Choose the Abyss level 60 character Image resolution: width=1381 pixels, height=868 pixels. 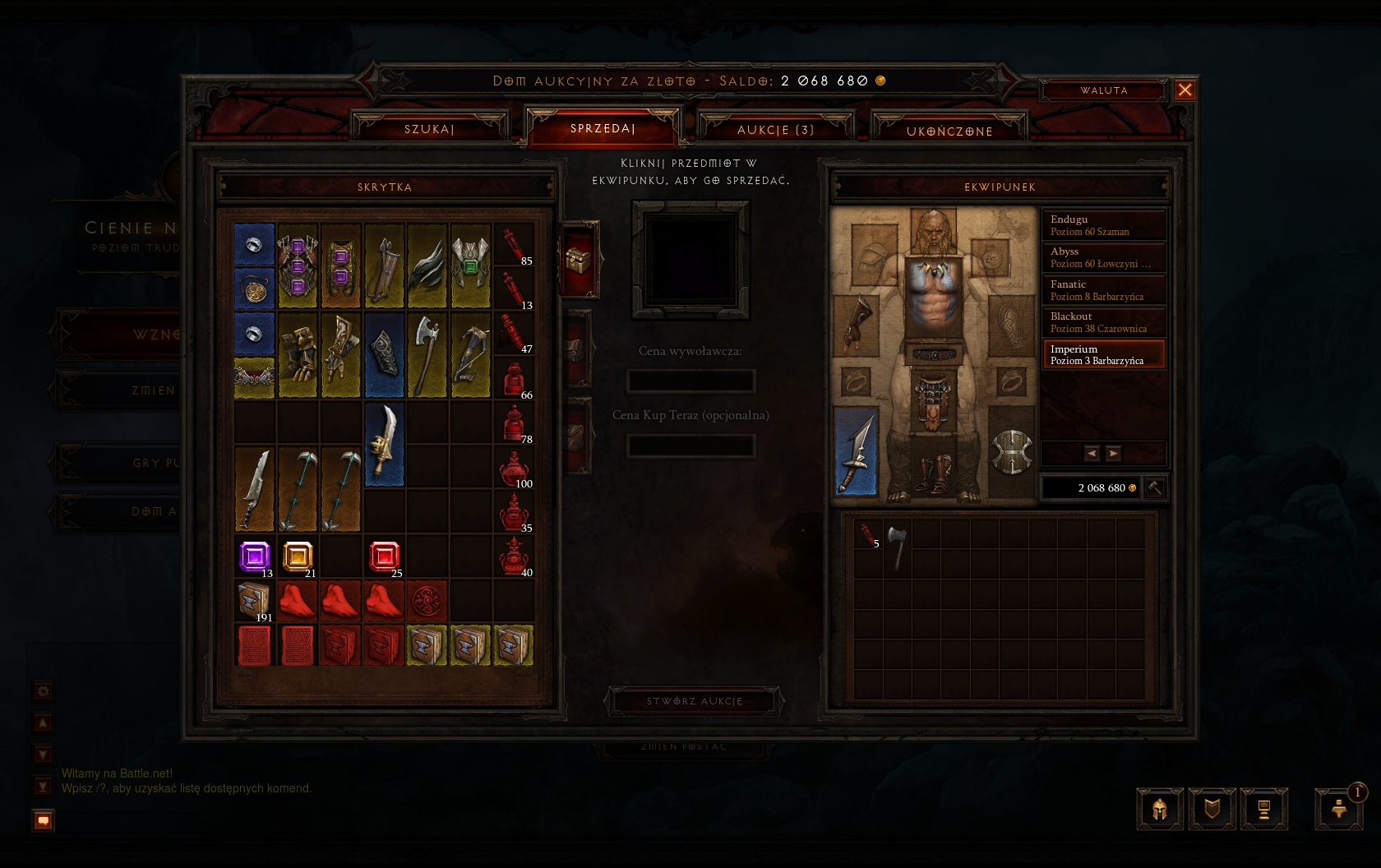(1103, 257)
